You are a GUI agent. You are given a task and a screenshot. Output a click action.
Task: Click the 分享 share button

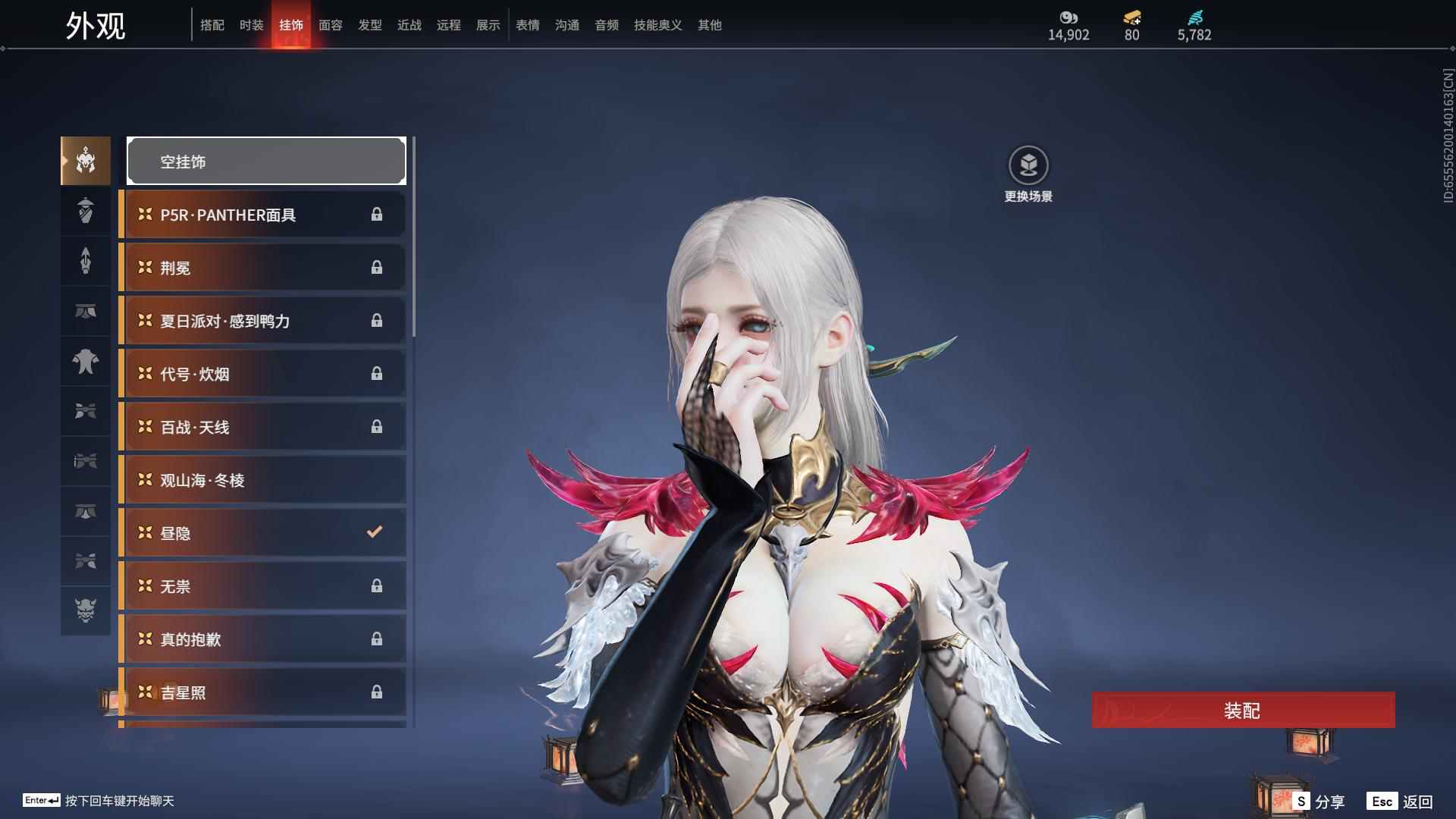[1319, 801]
